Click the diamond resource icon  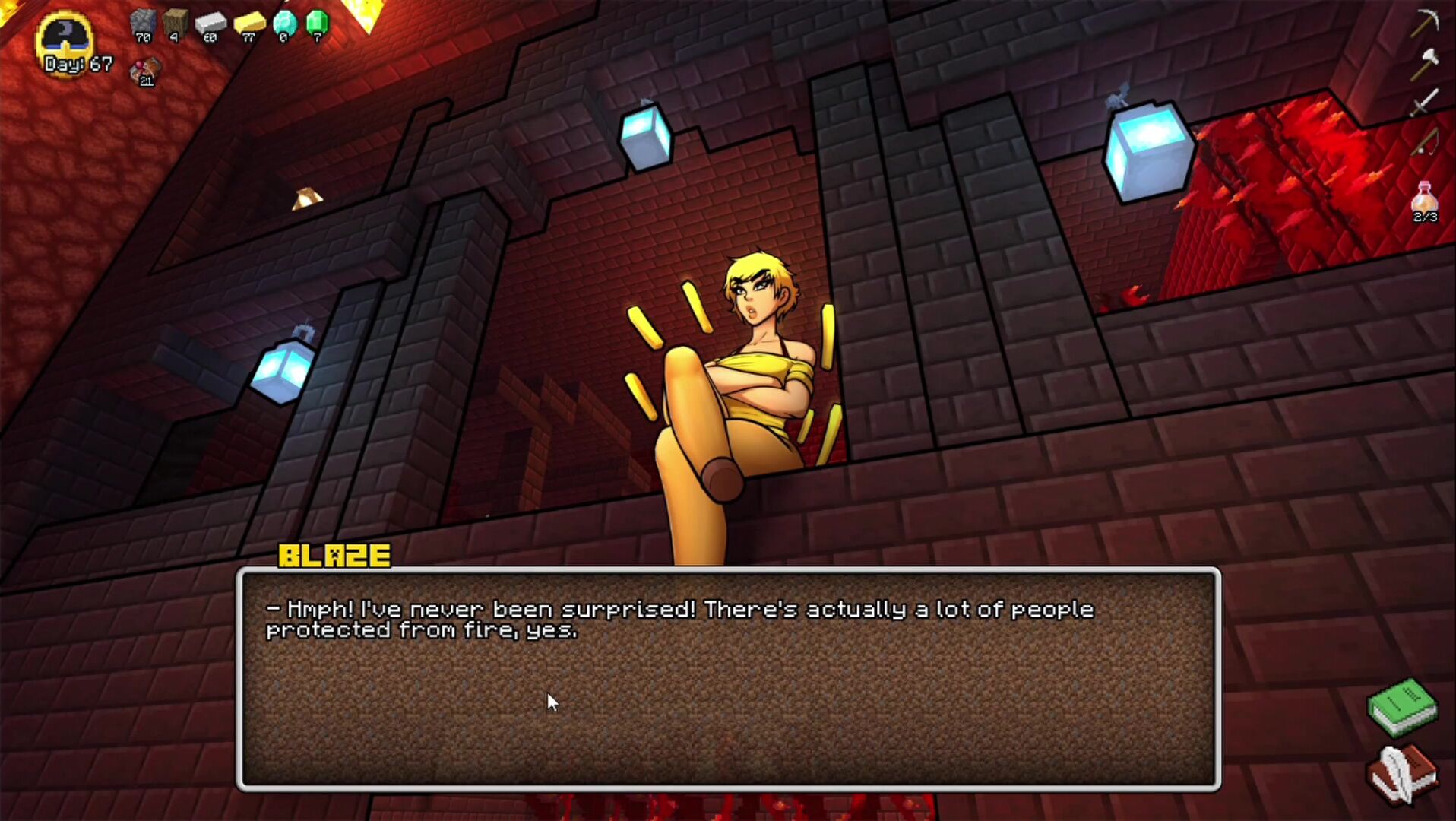pyautogui.click(x=284, y=25)
